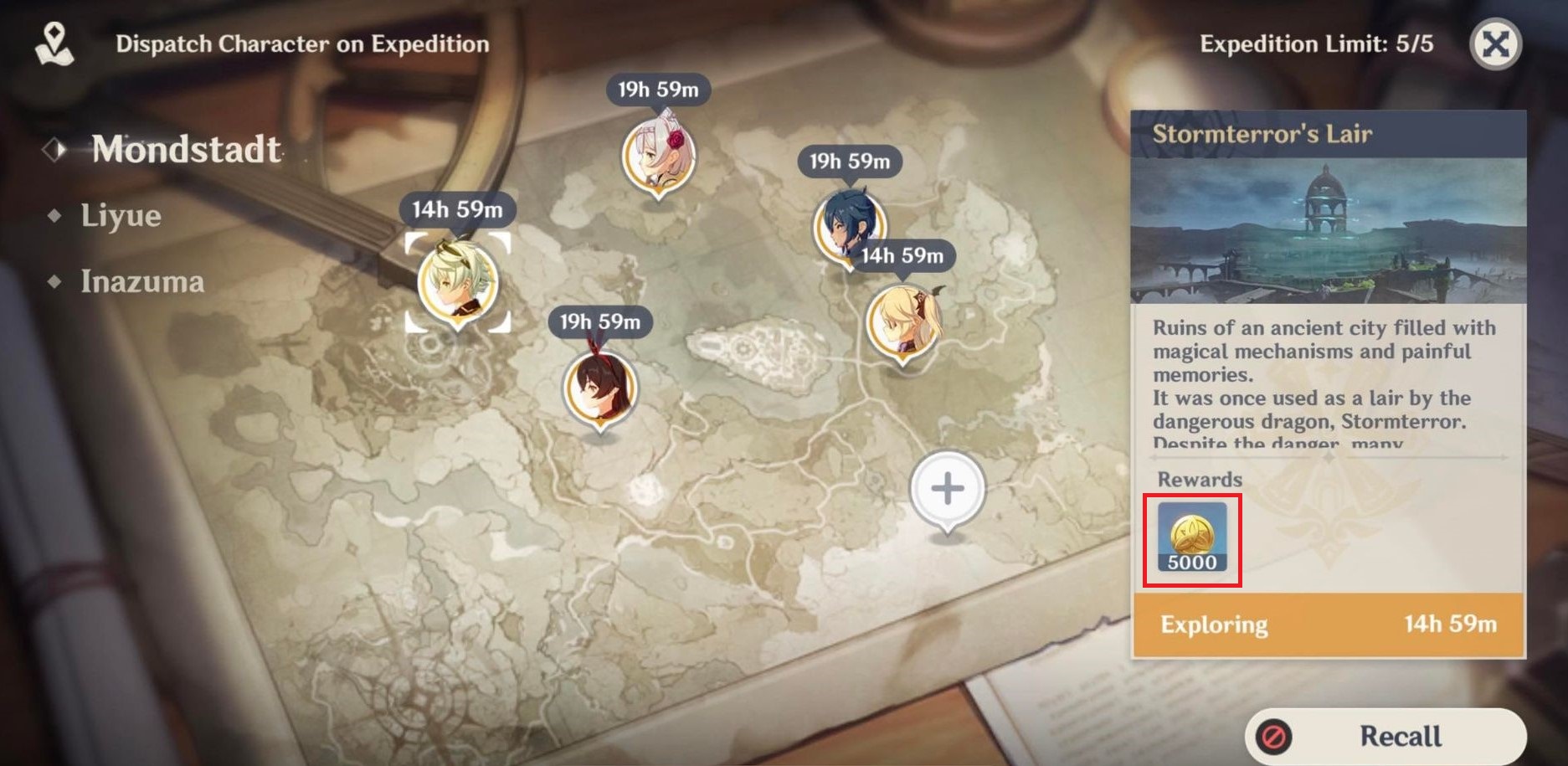Recall the character from expedition

tap(1385, 736)
